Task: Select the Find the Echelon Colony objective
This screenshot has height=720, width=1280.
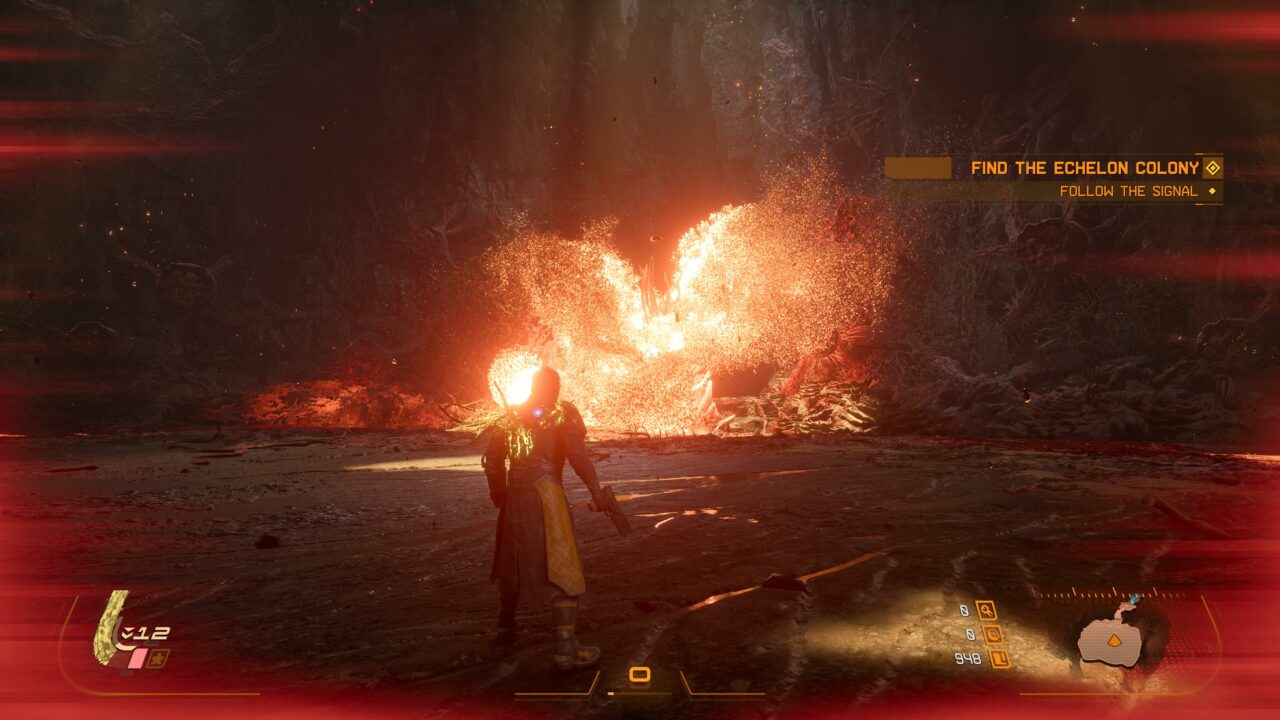Action: 1085,168
